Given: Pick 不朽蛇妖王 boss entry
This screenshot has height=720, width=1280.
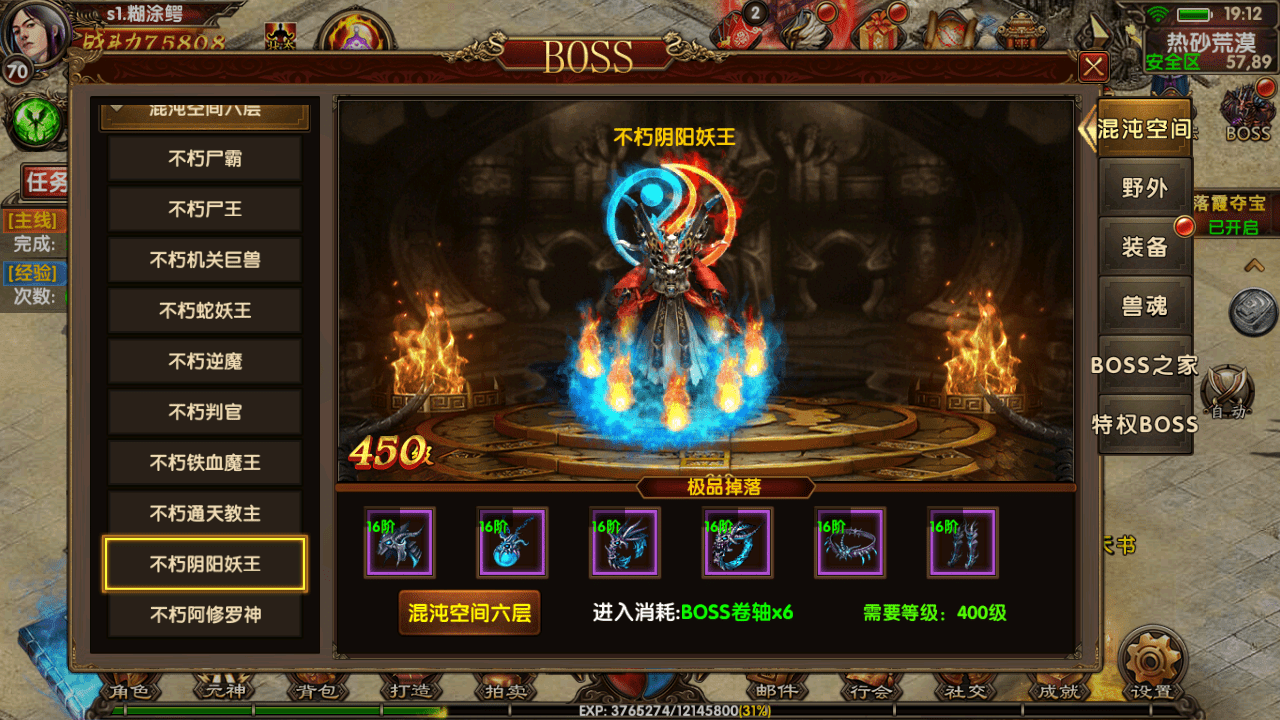Looking at the screenshot, I should tap(205, 311).
